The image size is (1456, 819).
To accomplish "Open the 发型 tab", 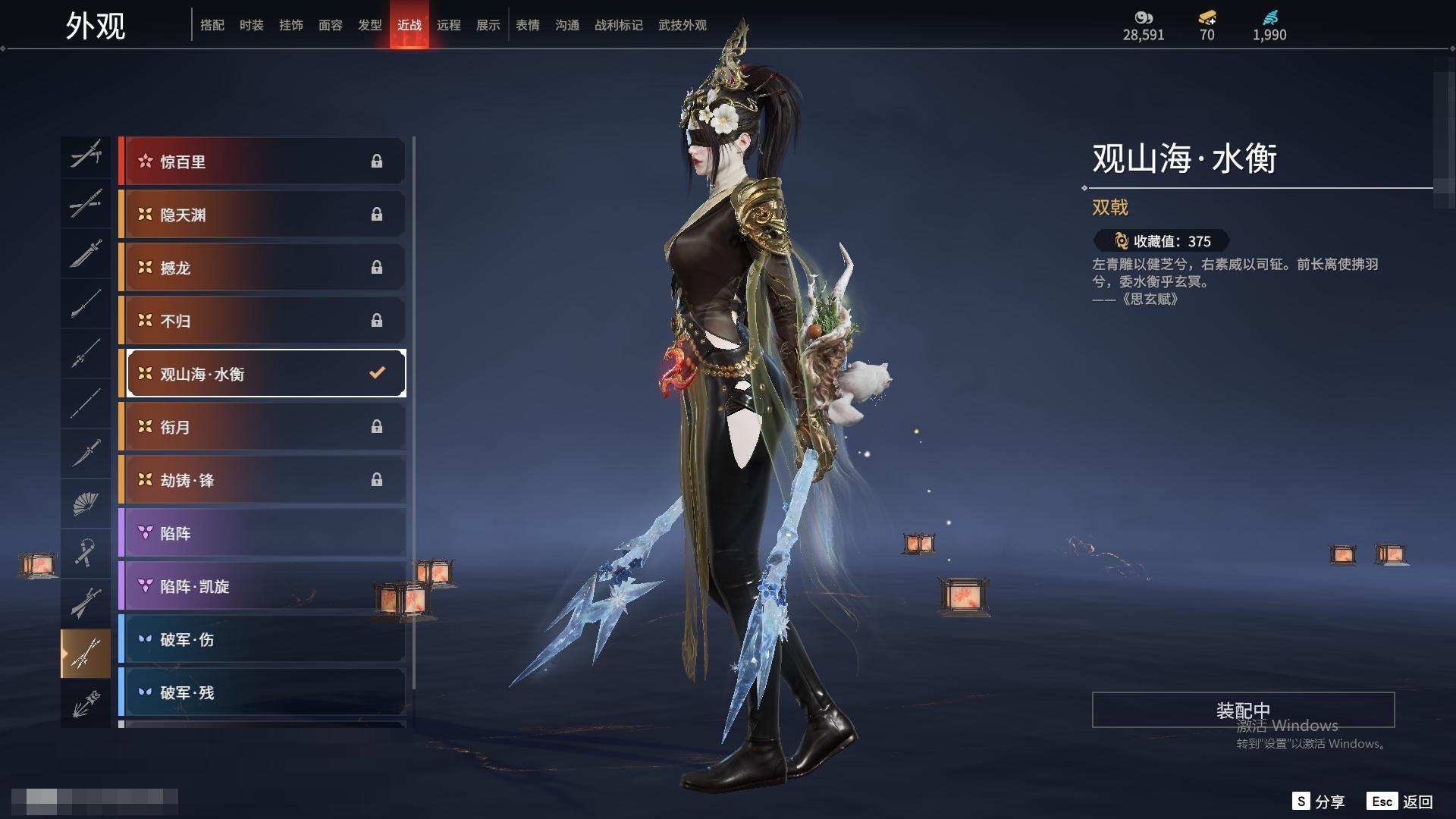I will coord(370,25).
